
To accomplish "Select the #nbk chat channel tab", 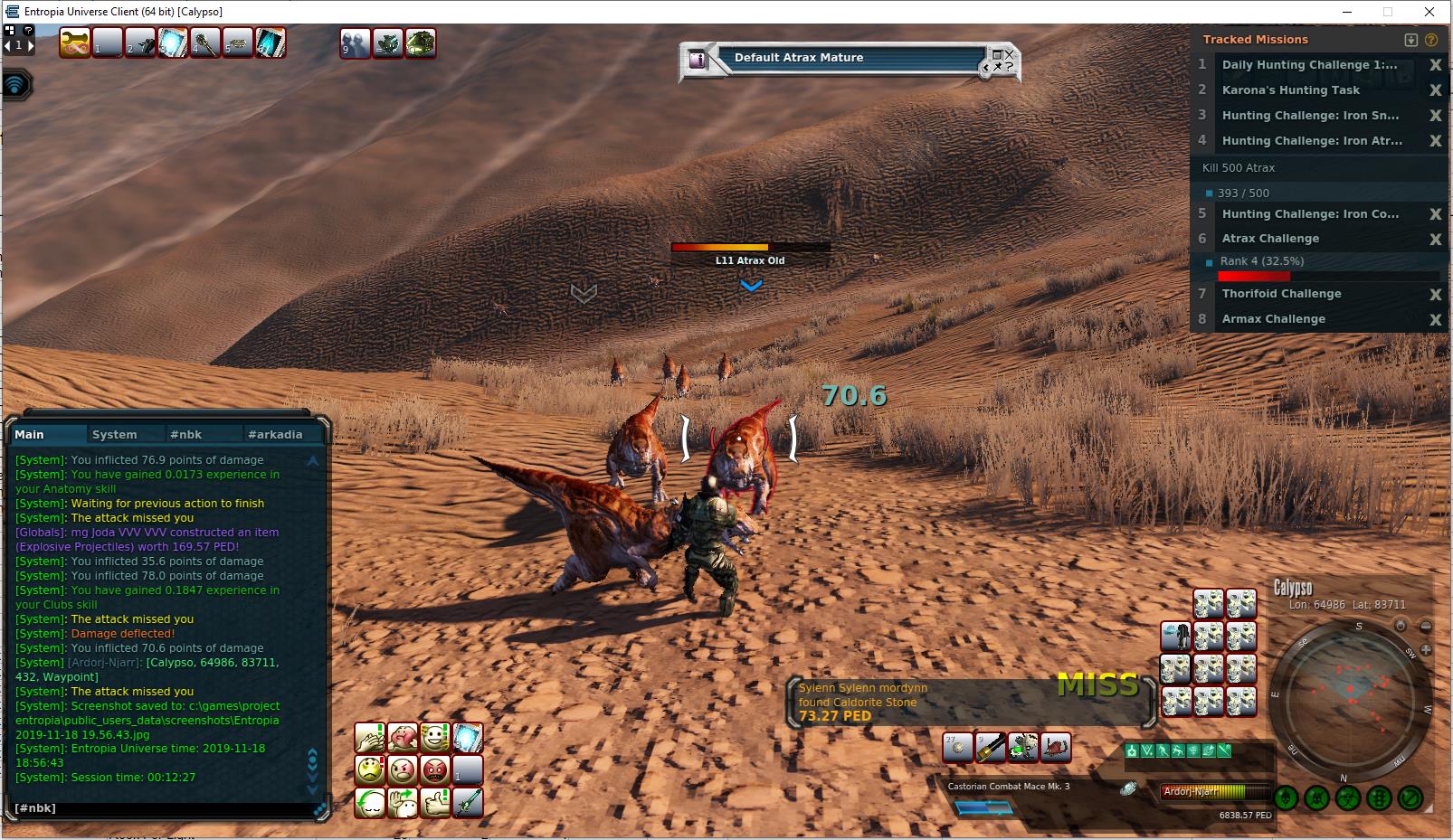I will 186,435.
